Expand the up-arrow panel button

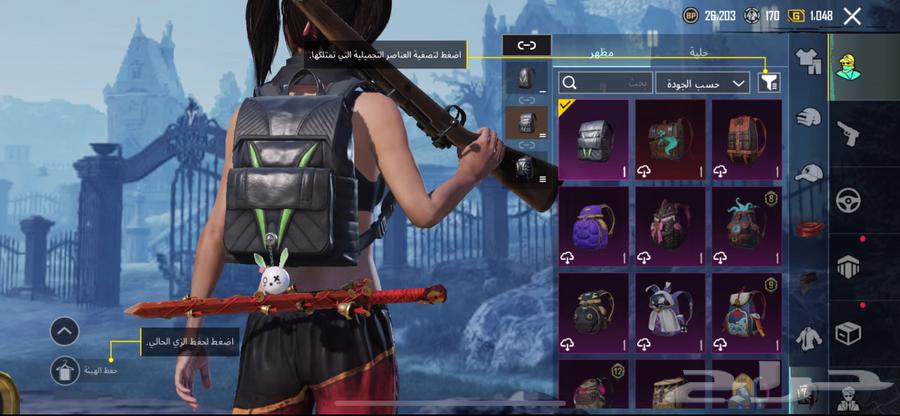63,331
